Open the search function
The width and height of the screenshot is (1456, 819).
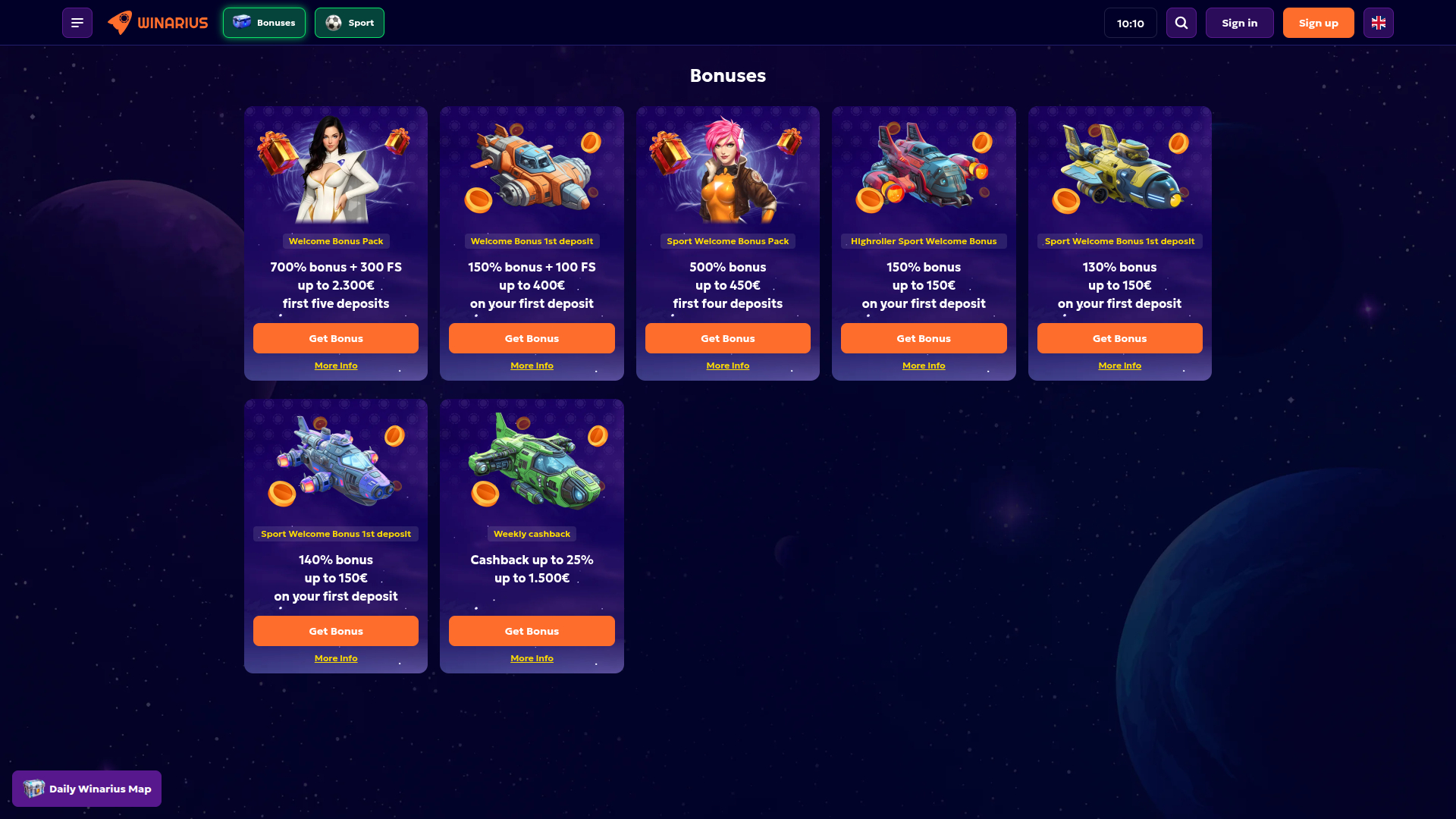[1181, 22]
